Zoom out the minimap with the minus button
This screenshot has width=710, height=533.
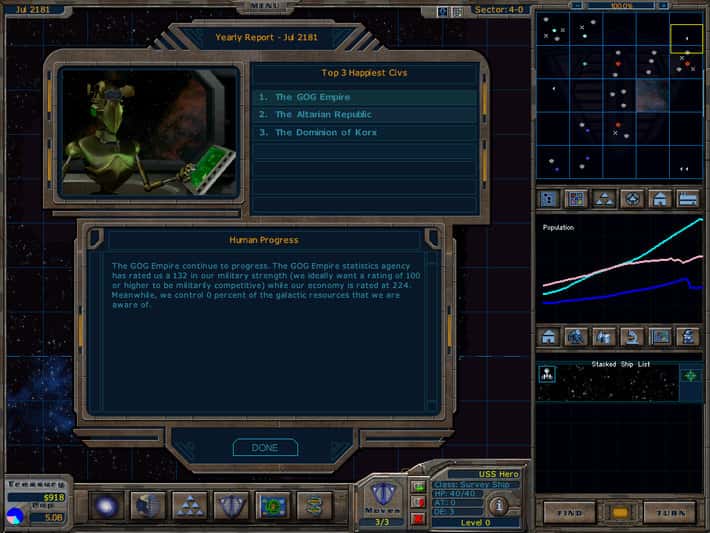click(x=578, y=6)
